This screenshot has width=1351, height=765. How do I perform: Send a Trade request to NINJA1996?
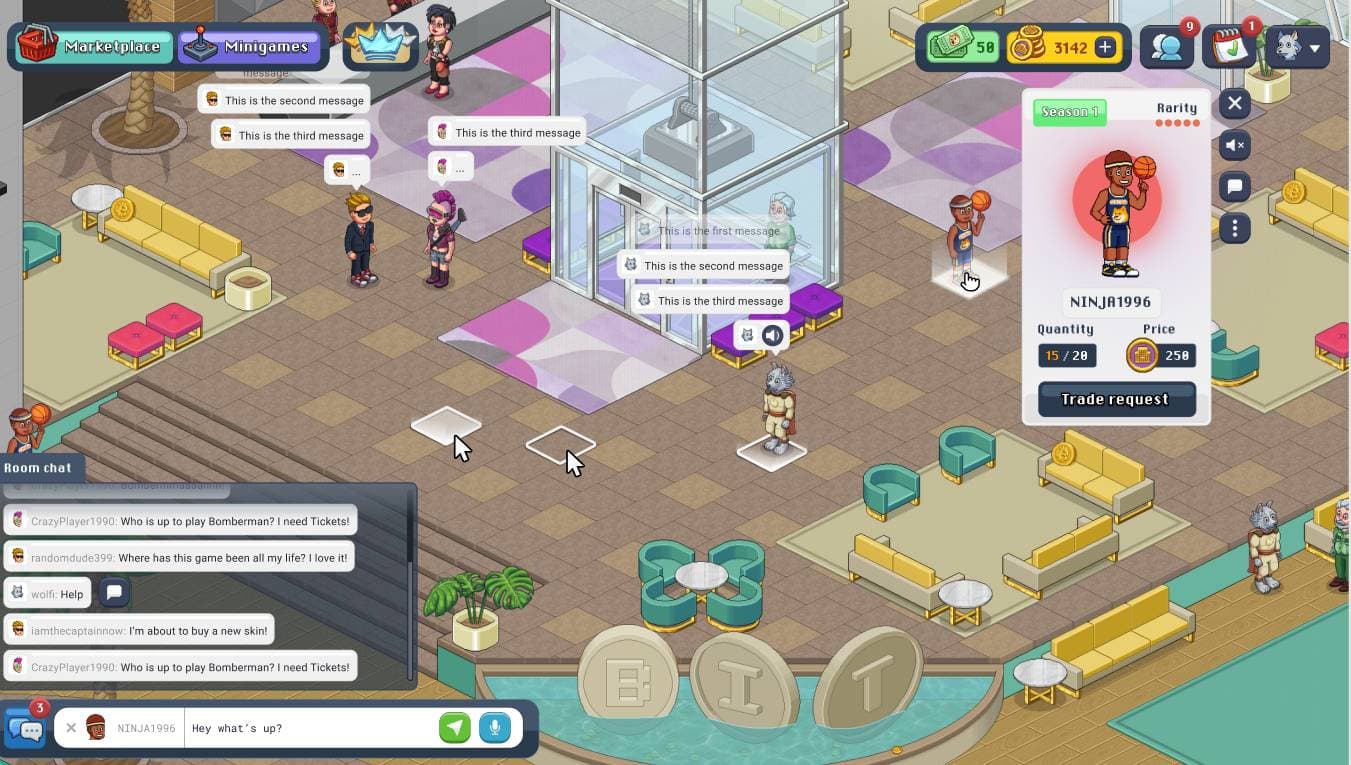click(1116, 399)
